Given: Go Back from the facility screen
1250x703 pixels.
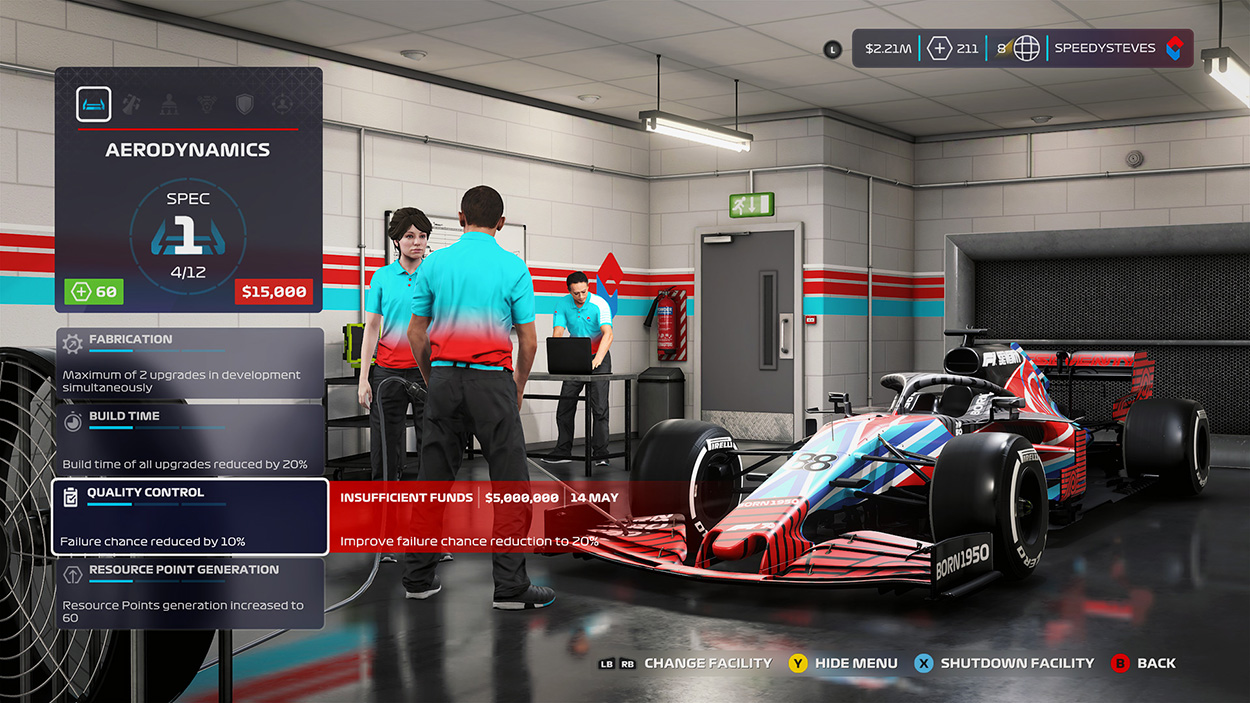Looking at the screenshot, I should click(1155, 663).
